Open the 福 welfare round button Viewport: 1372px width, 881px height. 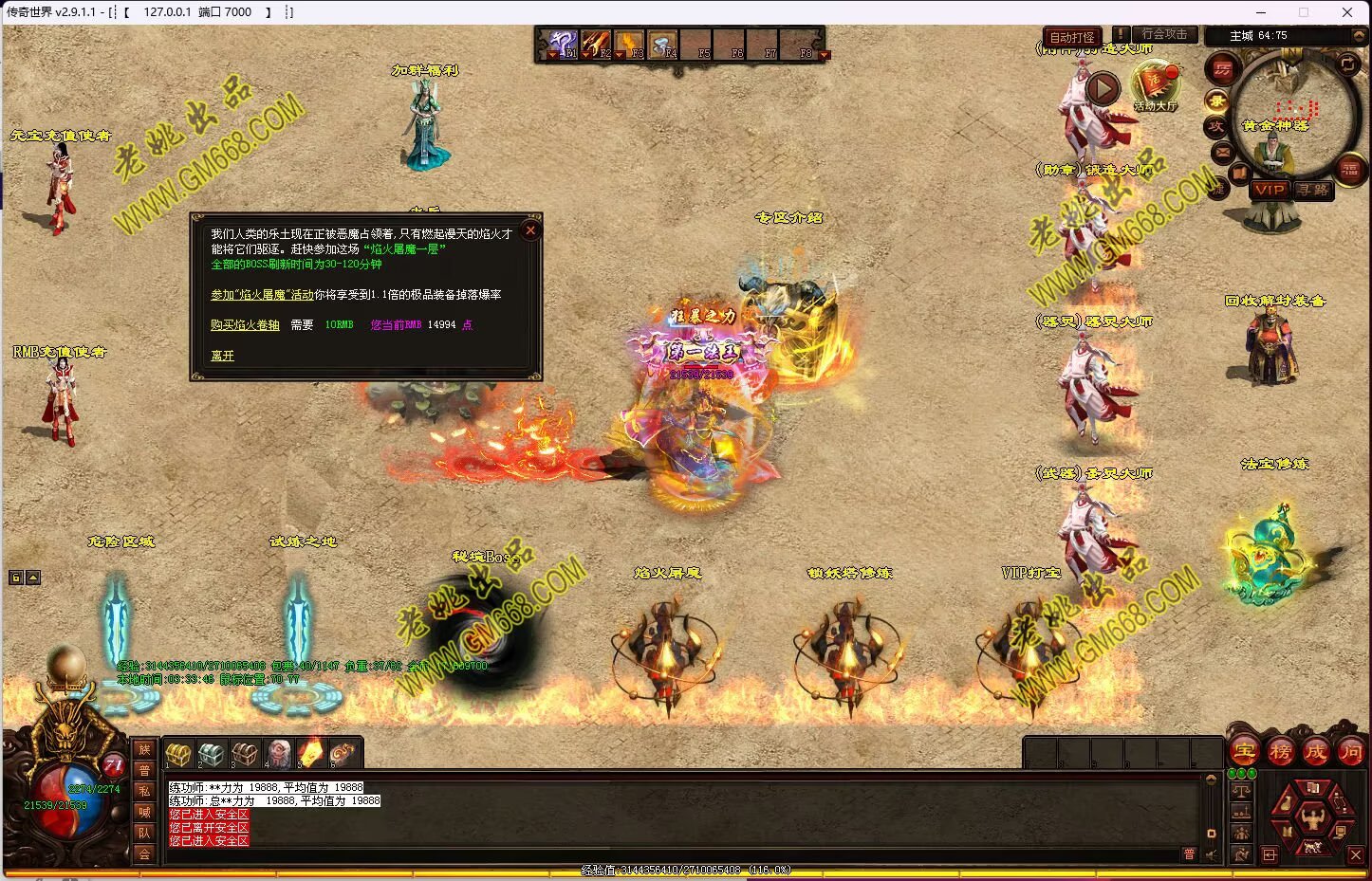pyautogui.click(x=1349, y=169)
